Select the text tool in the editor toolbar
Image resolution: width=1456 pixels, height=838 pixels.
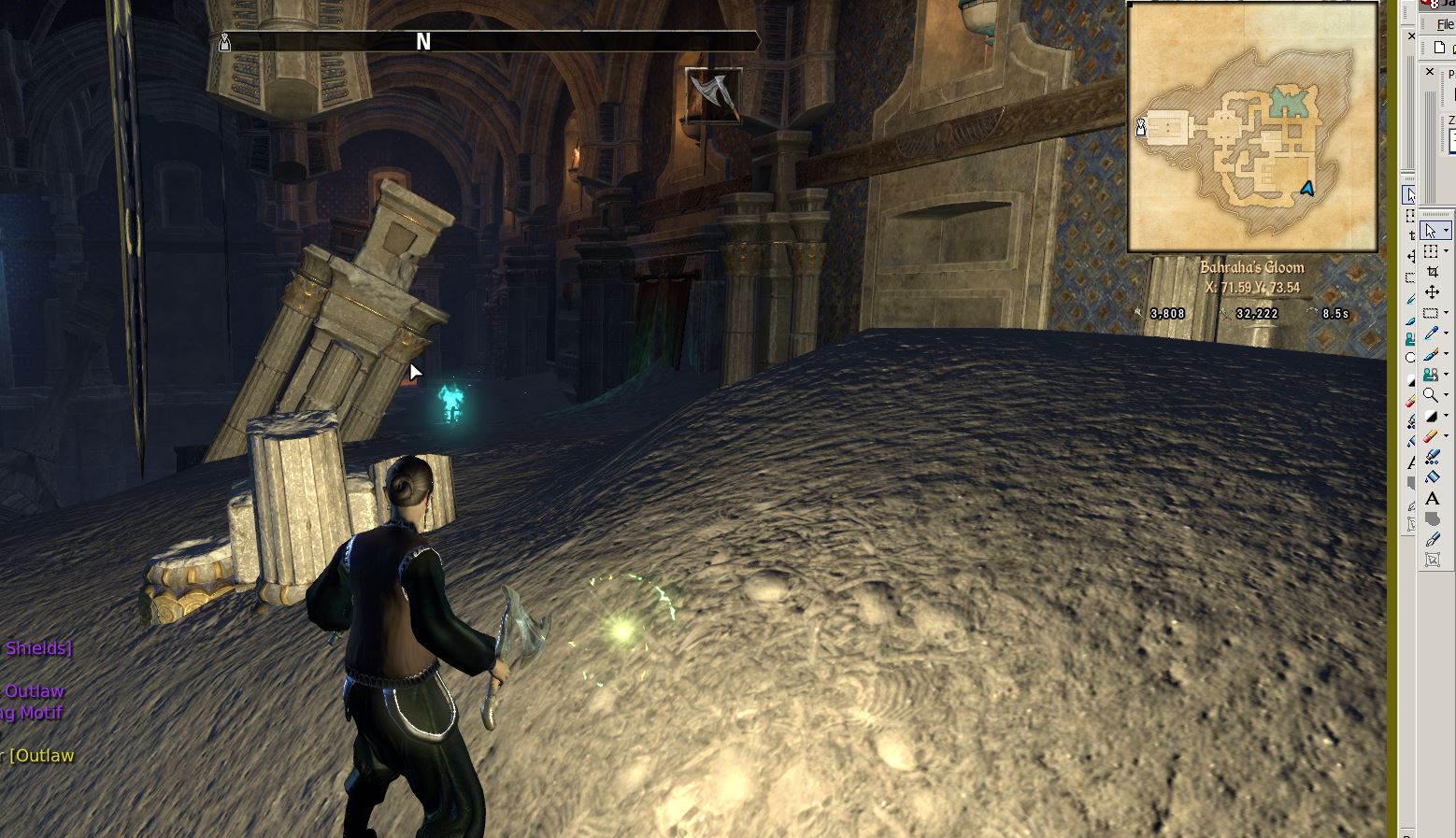click(x=1432, y=499)
